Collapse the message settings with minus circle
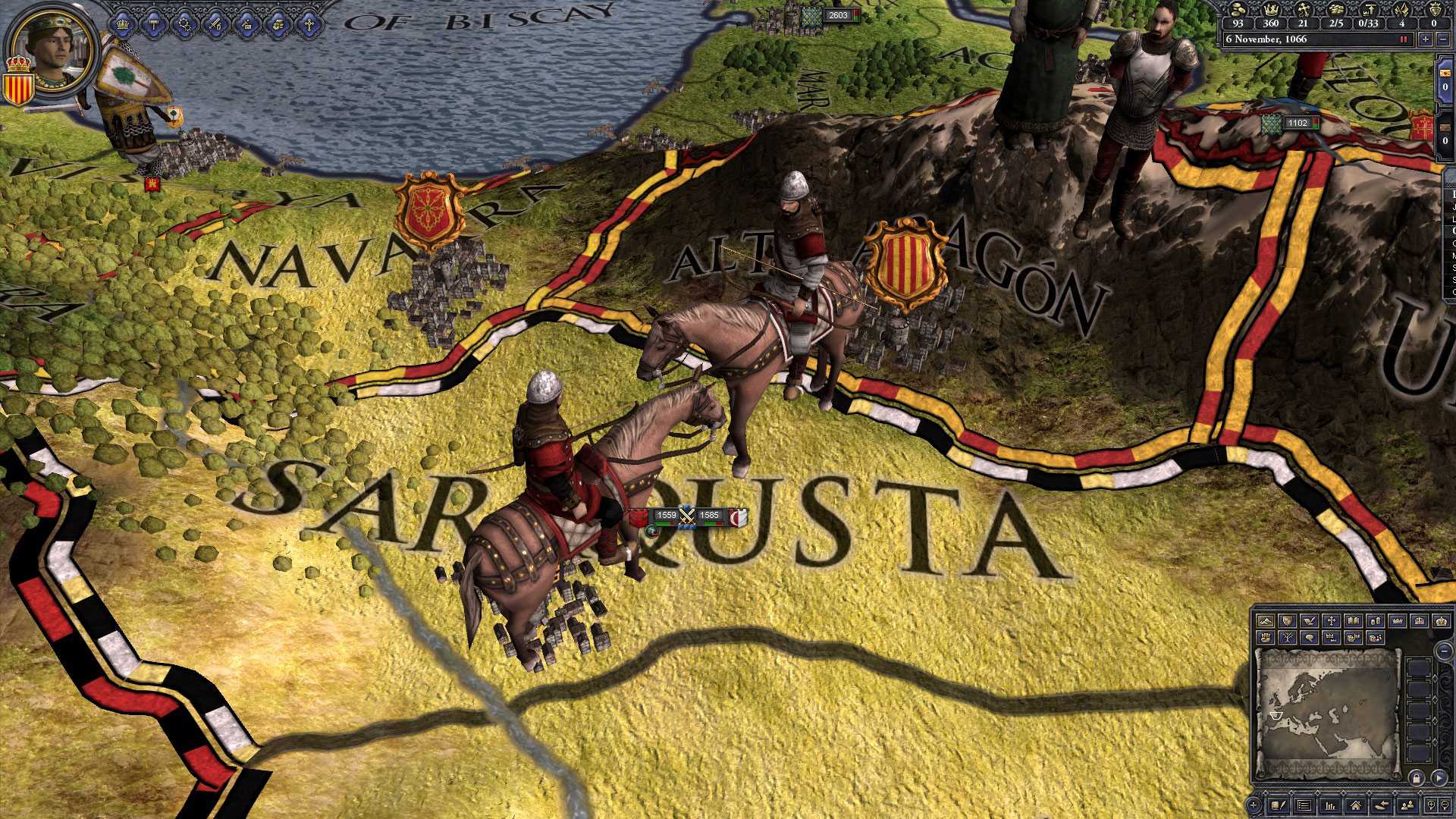Screen dimensions: 1456x819 (1444, 651)
